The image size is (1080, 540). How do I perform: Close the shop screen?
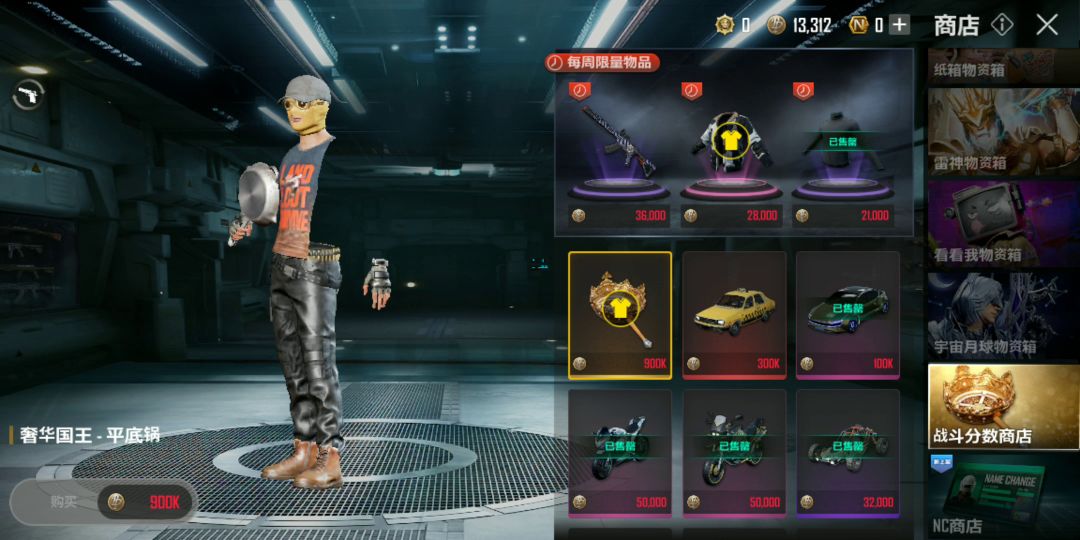click(x=1047, y=25)
